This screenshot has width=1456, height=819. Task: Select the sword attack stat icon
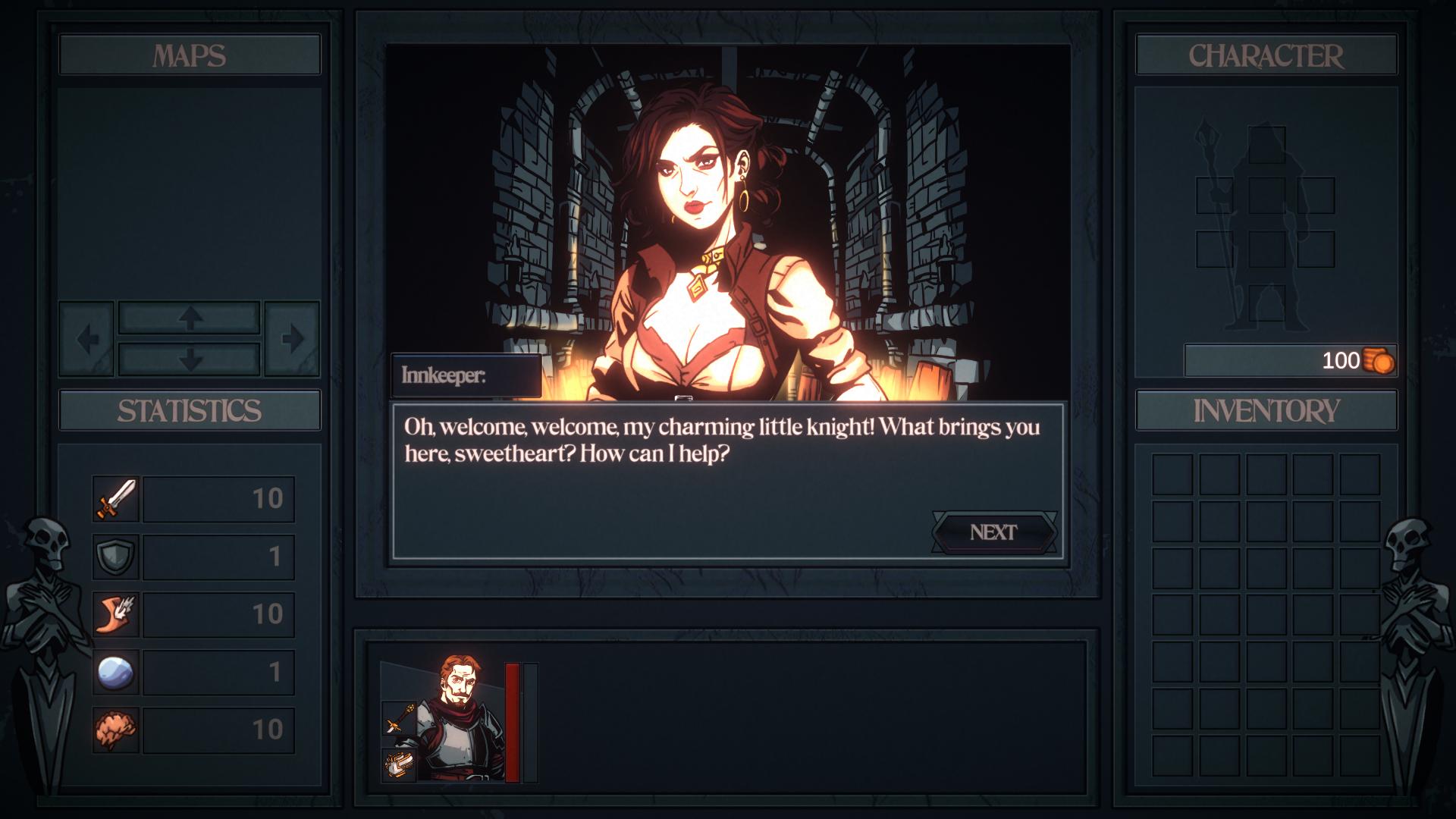coord(115,499)
